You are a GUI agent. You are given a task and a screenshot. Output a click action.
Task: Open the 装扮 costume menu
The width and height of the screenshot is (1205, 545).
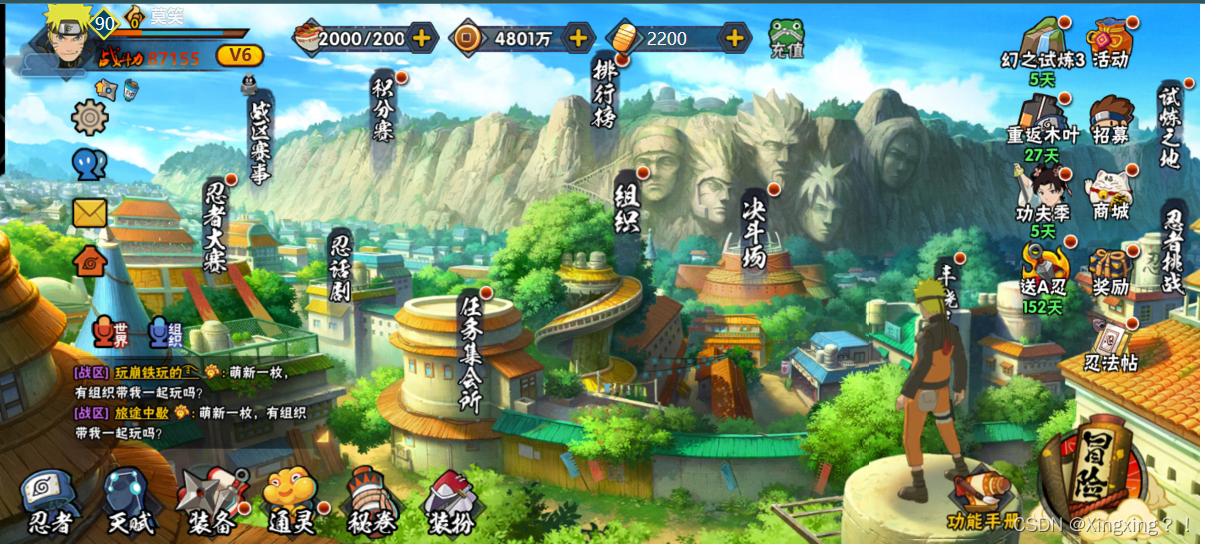tap(451, 503)
